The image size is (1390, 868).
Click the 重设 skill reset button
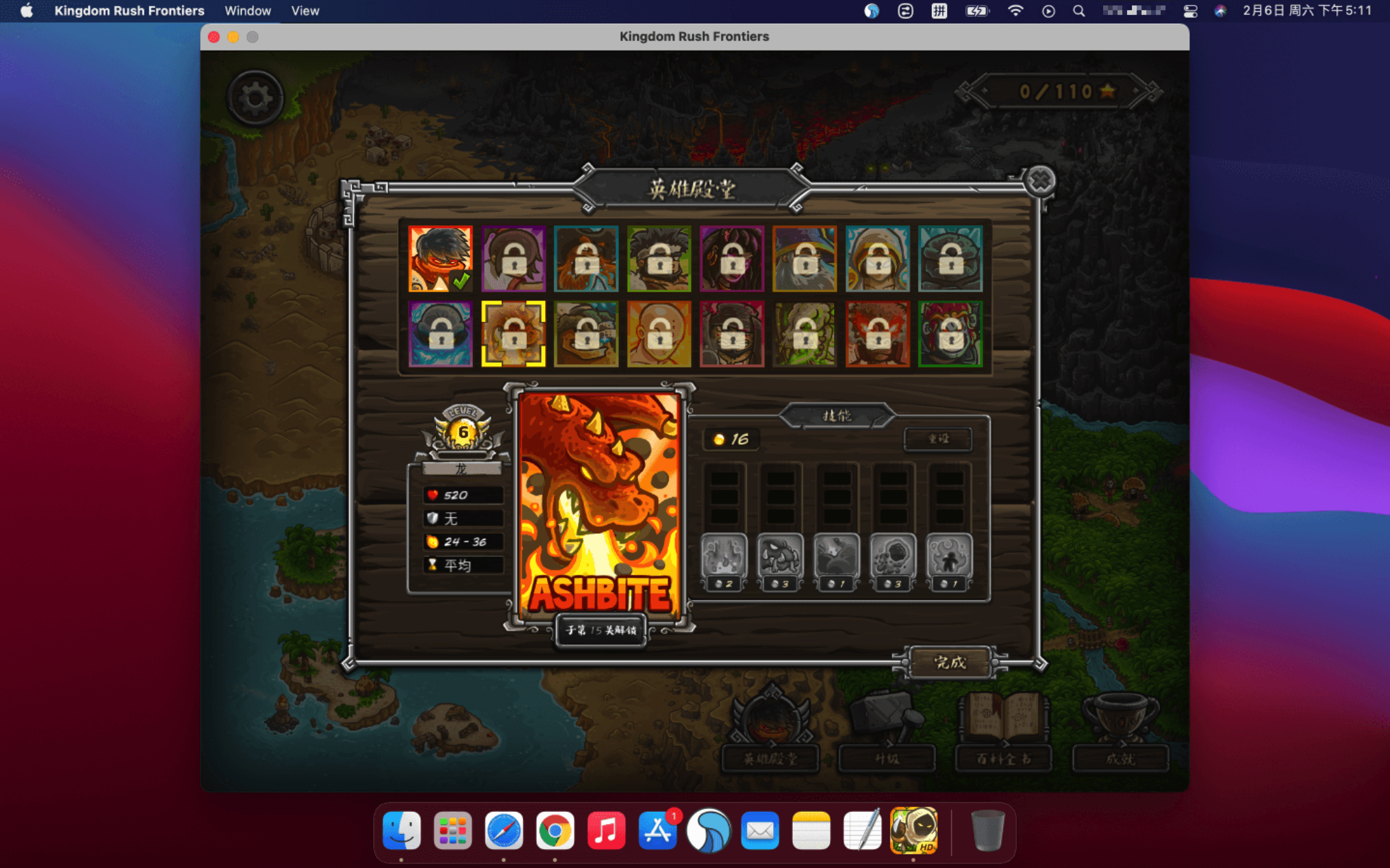pyautogui.click(x=937, y=439)
